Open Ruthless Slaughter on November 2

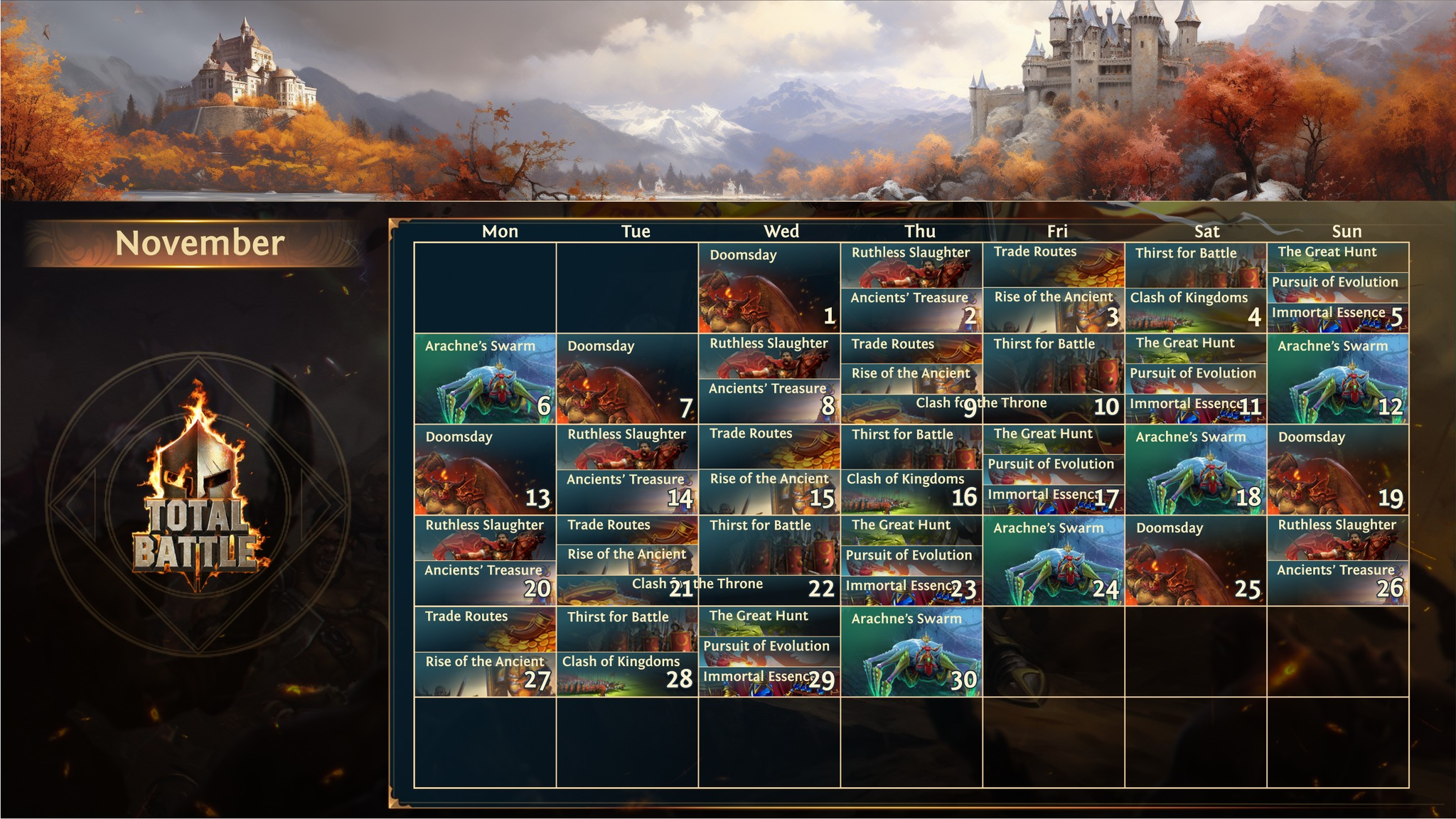point(911,264)
